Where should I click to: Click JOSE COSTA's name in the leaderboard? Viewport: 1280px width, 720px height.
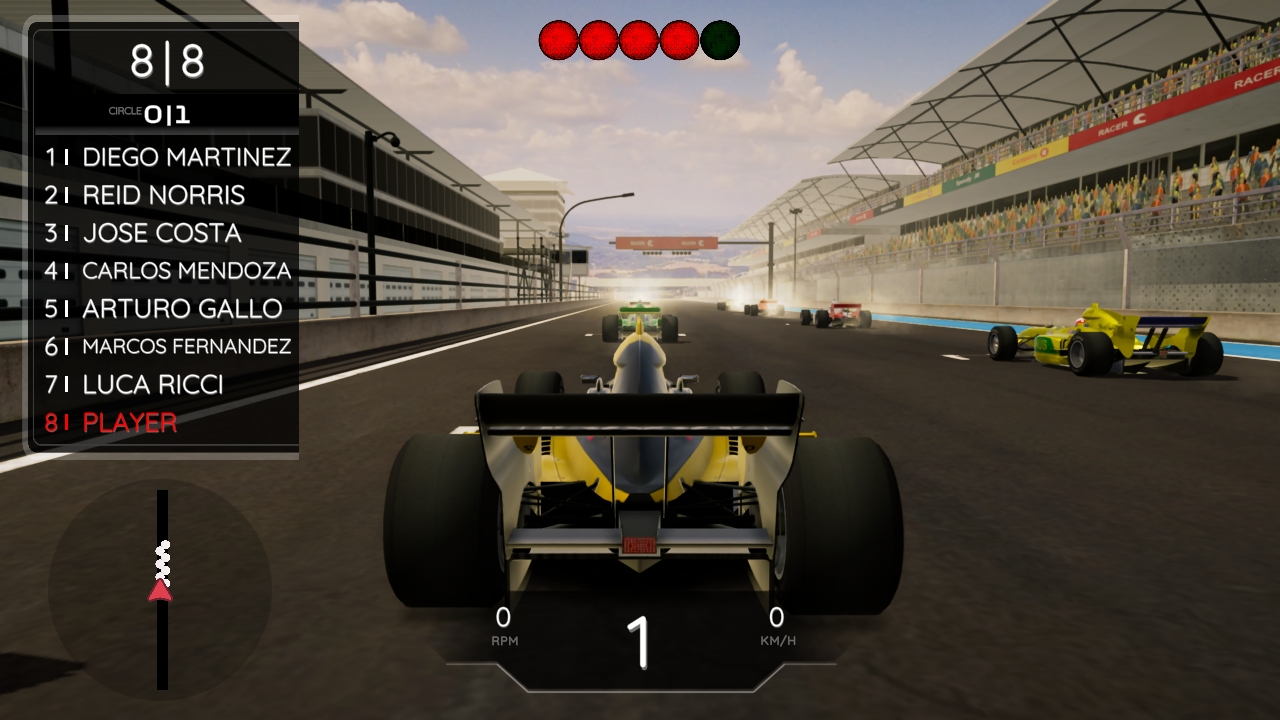click(163, 233)
